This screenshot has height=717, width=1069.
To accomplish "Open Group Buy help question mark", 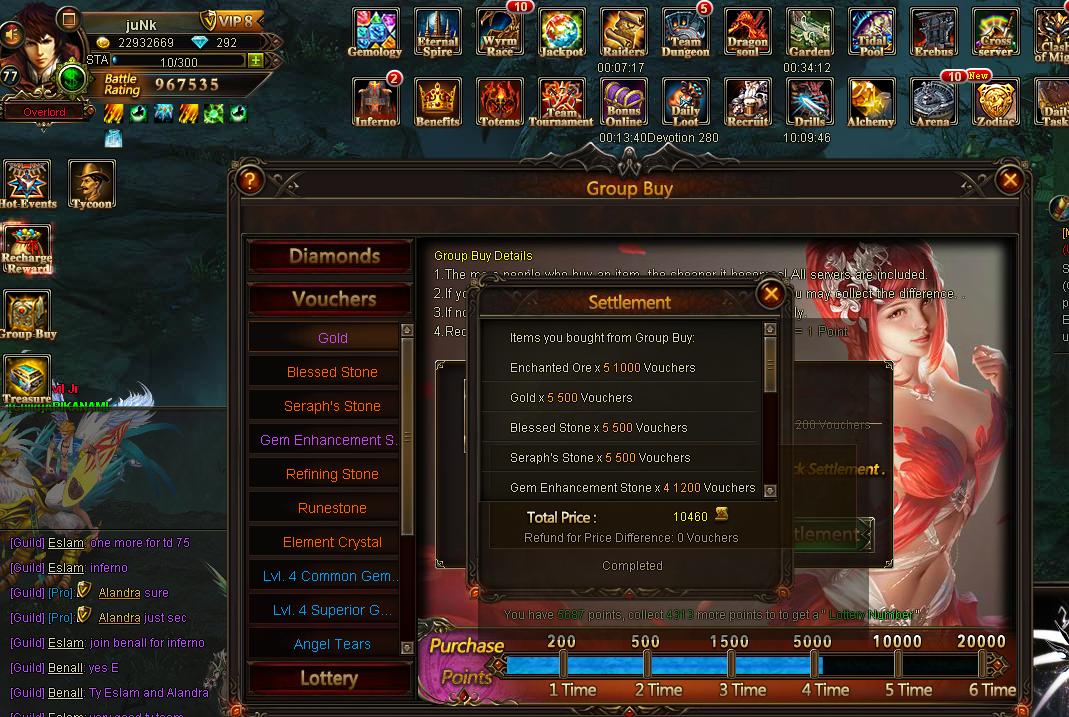I will point(249,181).
